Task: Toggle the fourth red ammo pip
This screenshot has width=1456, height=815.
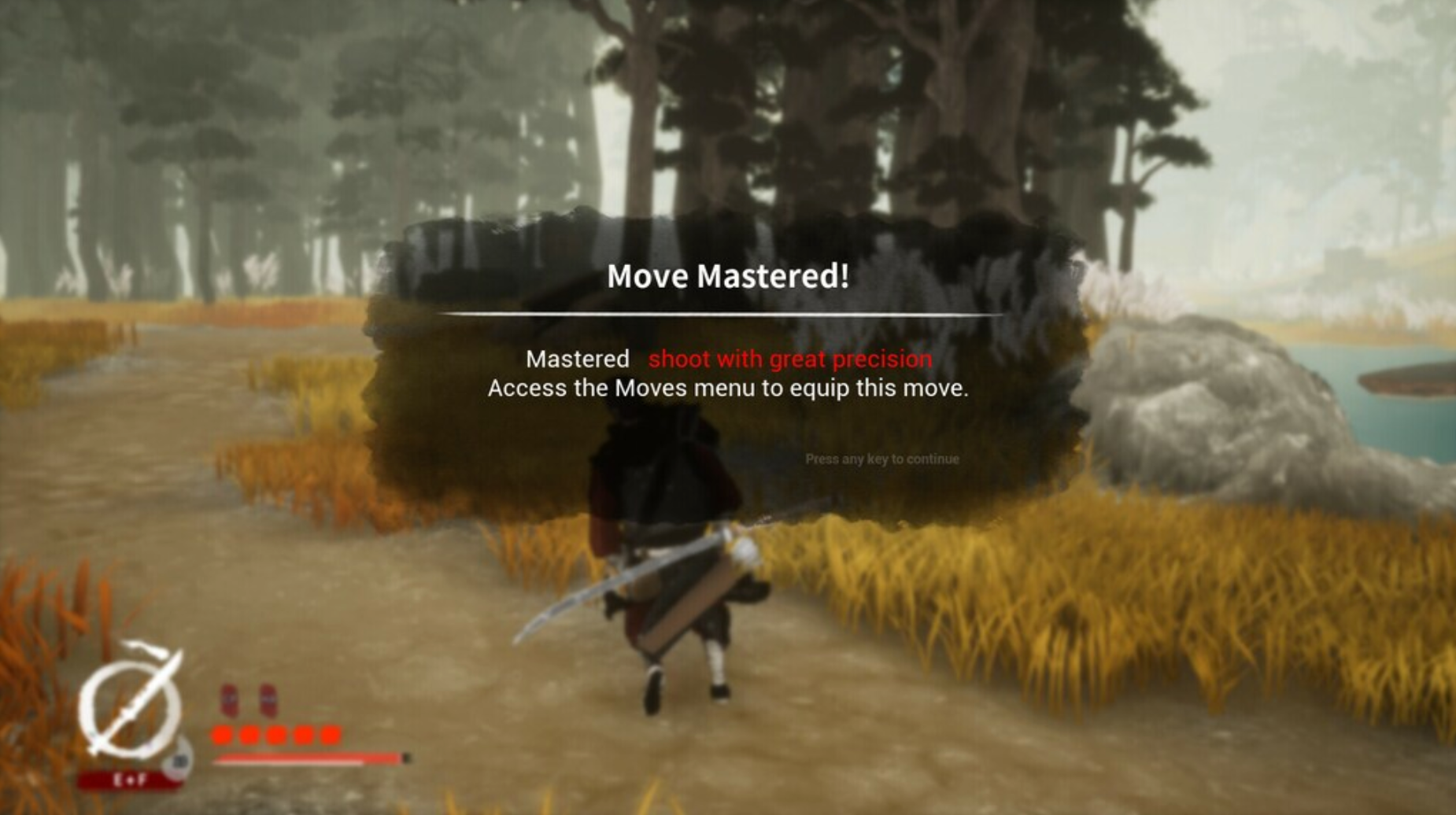Action: pos(302,736)
